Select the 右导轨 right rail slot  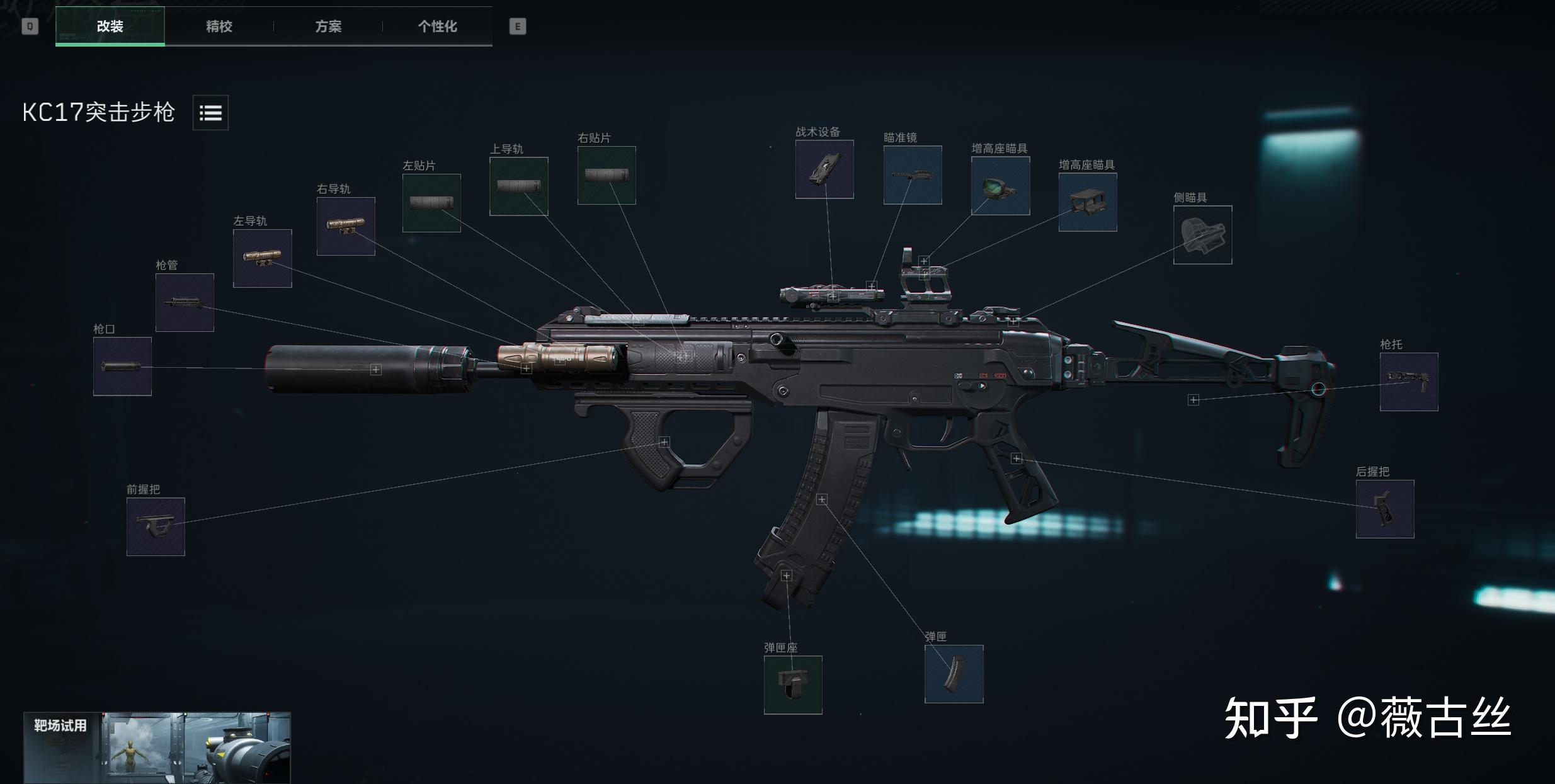click(x=346, y=226)
